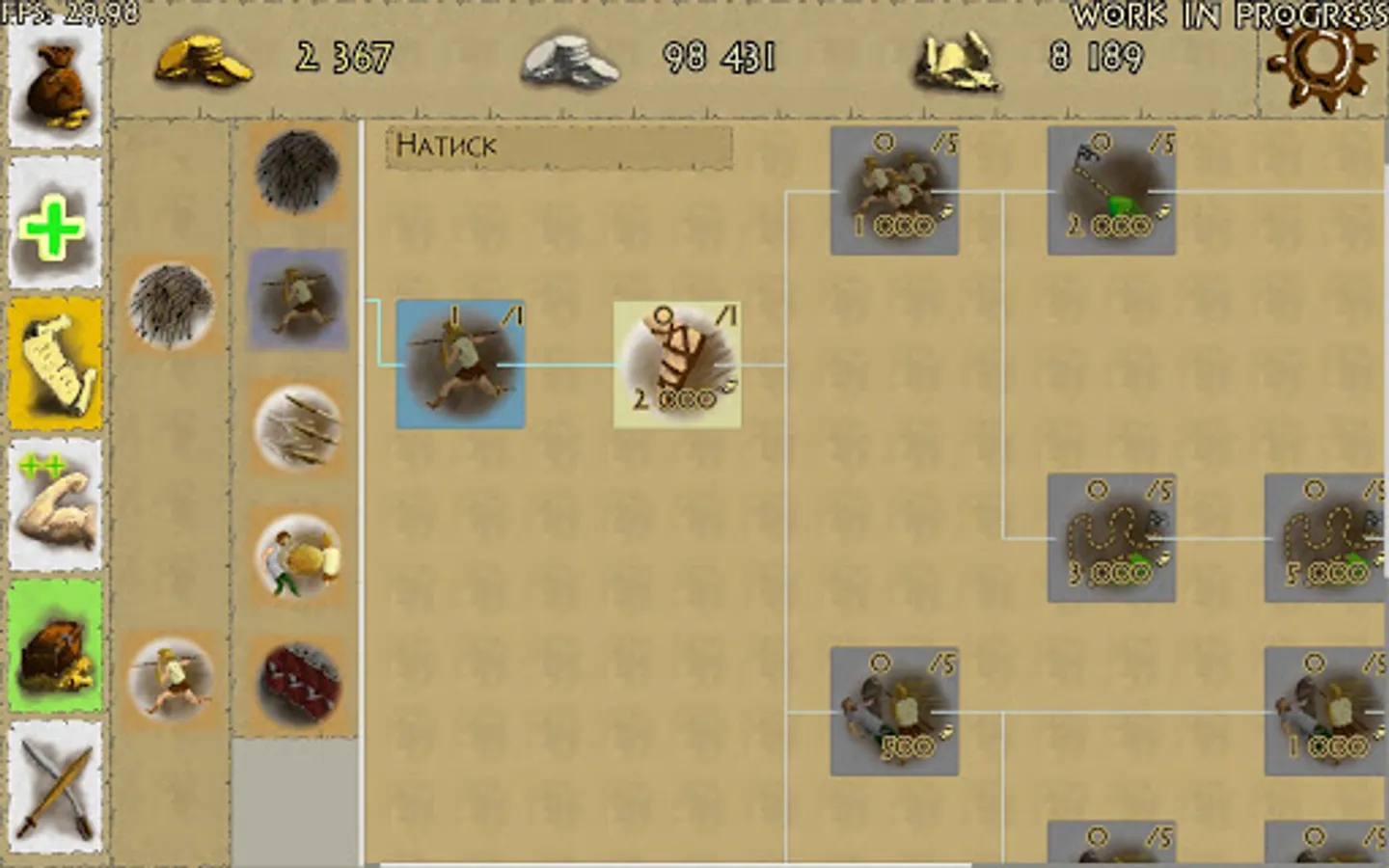Expand the 2 000 armor upgrade node
Screen dimensions: 1389x868
click(675, 362)
